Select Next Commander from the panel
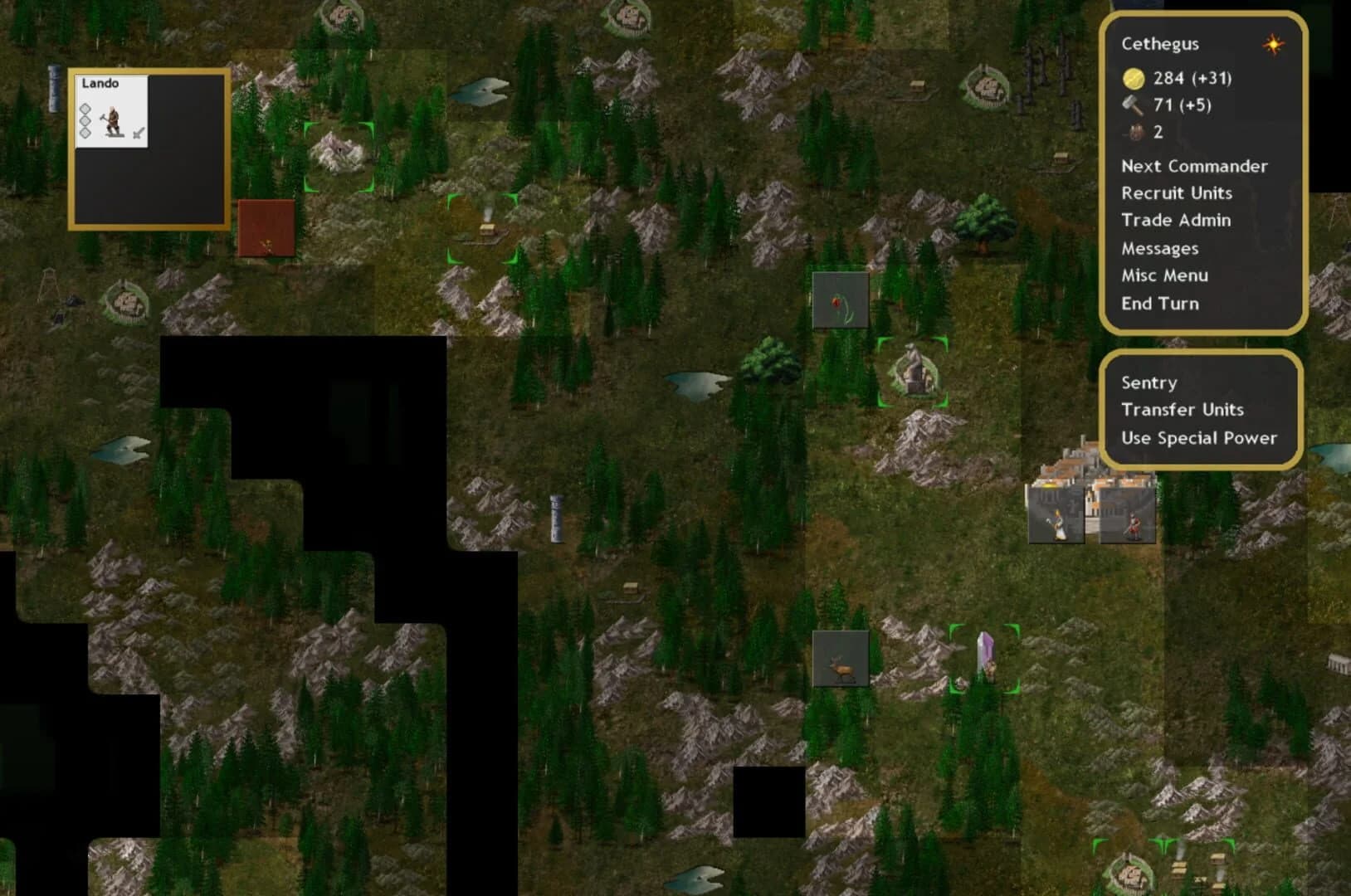1351x896 pixels. tap(1195, 165)
